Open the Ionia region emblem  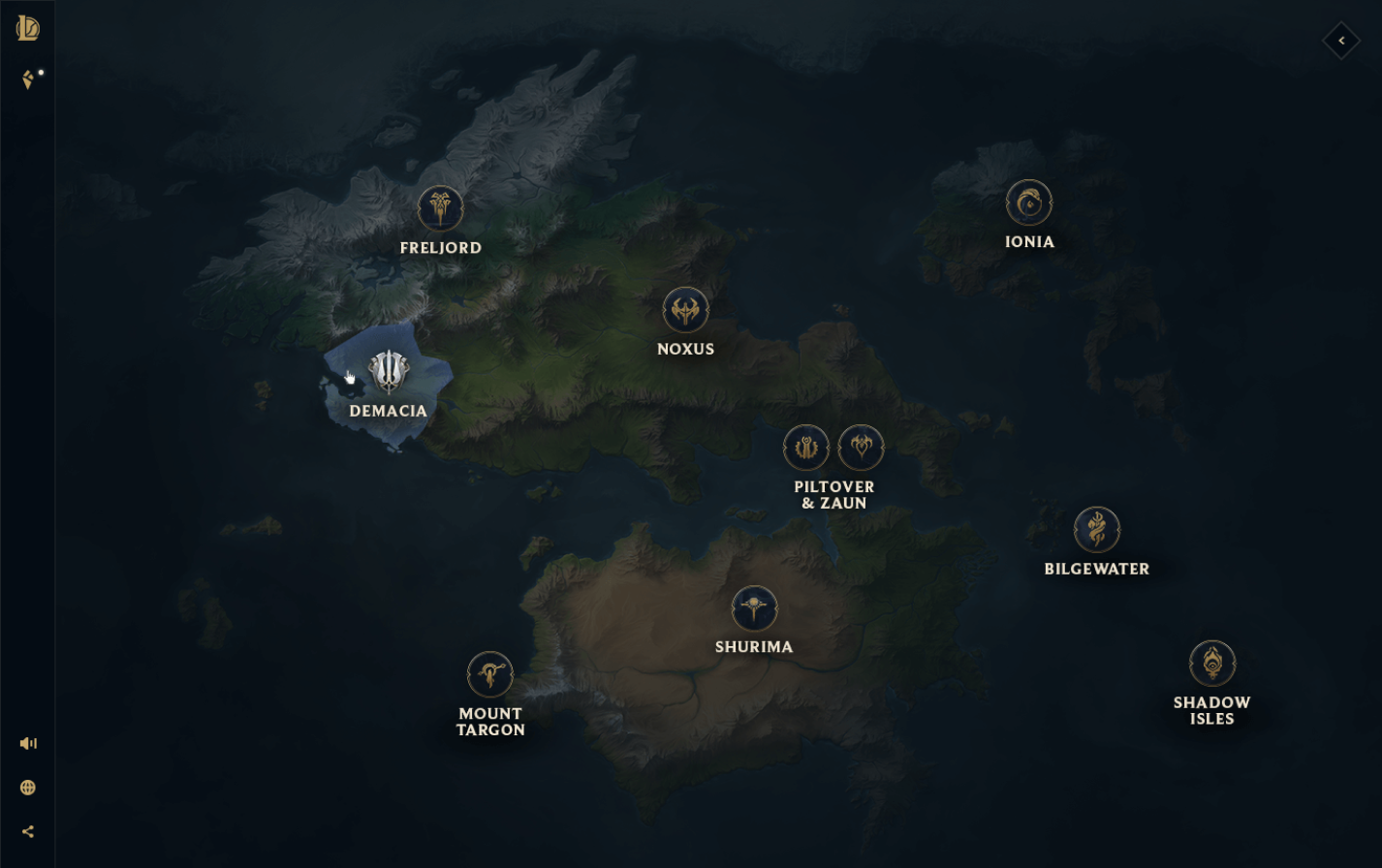tap(1030, 203)
